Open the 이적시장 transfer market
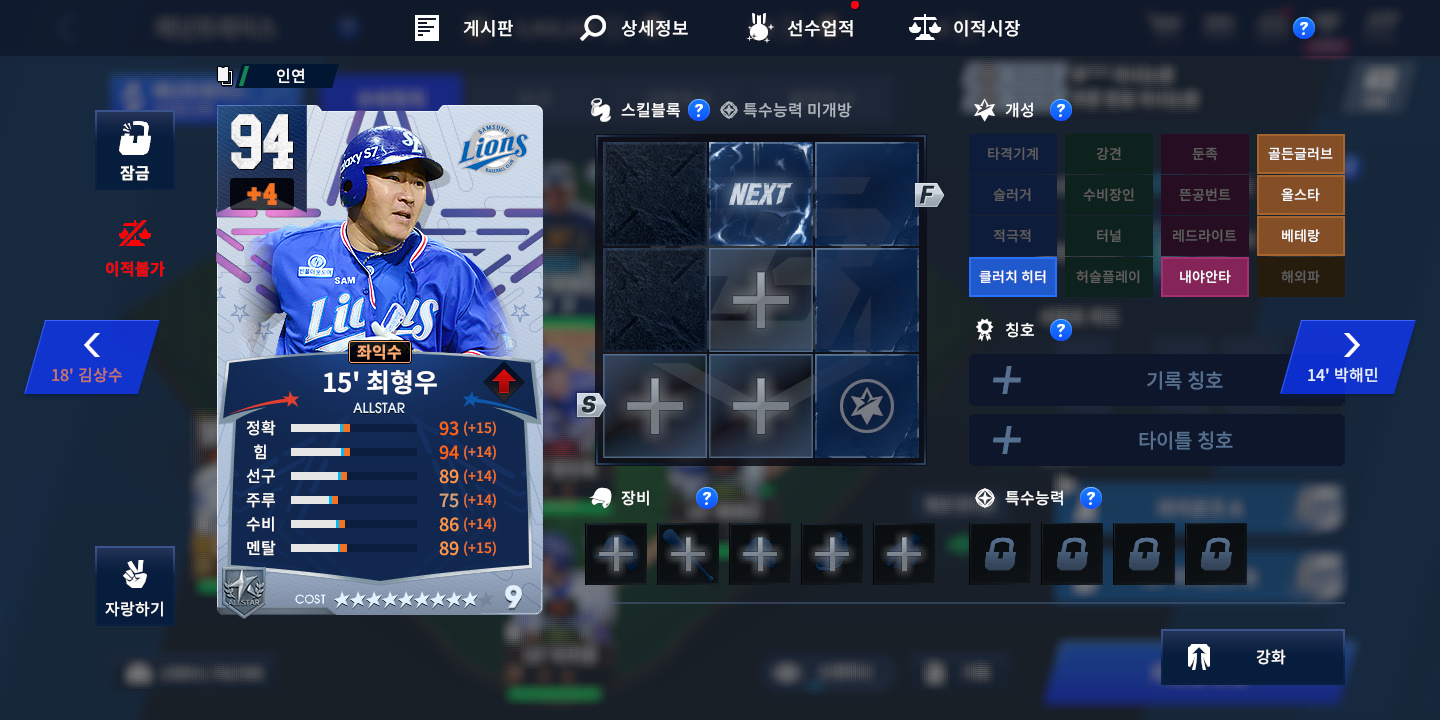This screenshot has width=1440, height=720. point(964,28)
